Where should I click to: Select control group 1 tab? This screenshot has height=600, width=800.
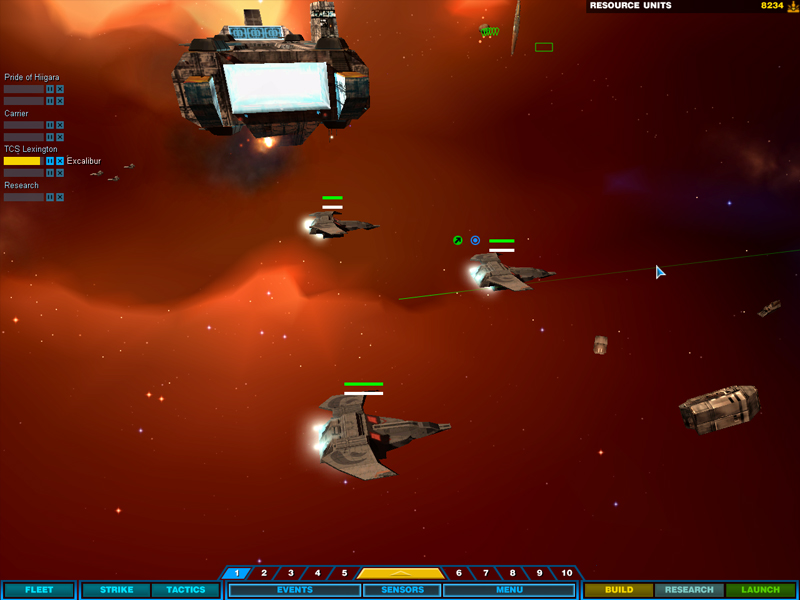[x=237, y=573]
